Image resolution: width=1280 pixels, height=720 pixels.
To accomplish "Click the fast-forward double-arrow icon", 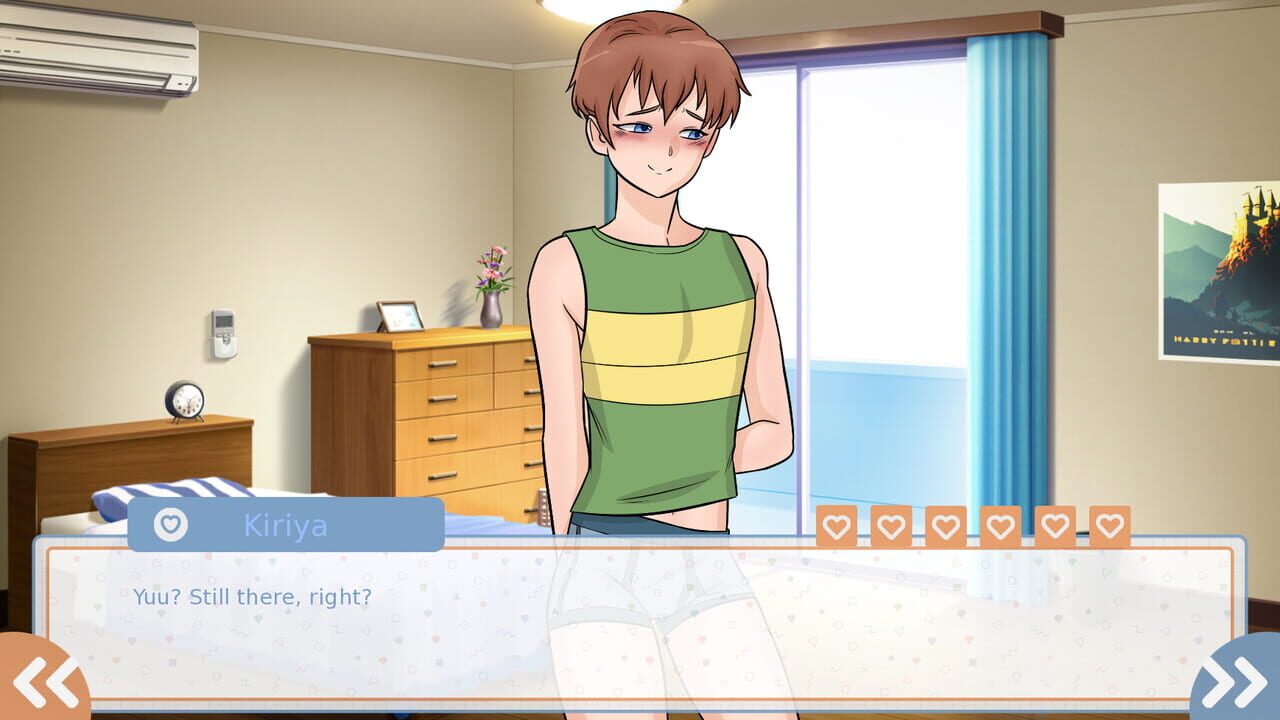I will [x=1236, y=681].
